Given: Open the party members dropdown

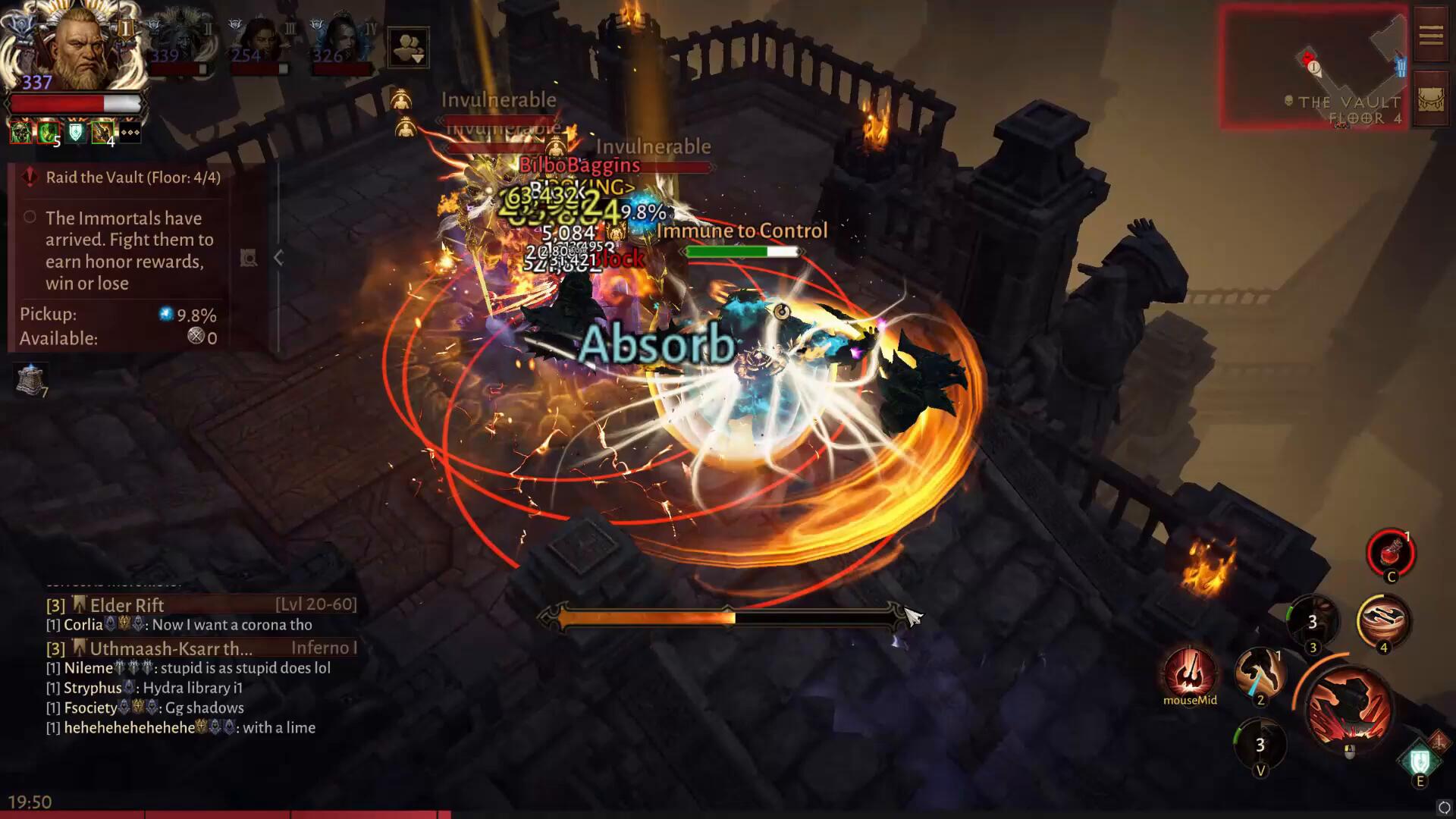Looking at the screenshot, I should (x=408, y=47).
